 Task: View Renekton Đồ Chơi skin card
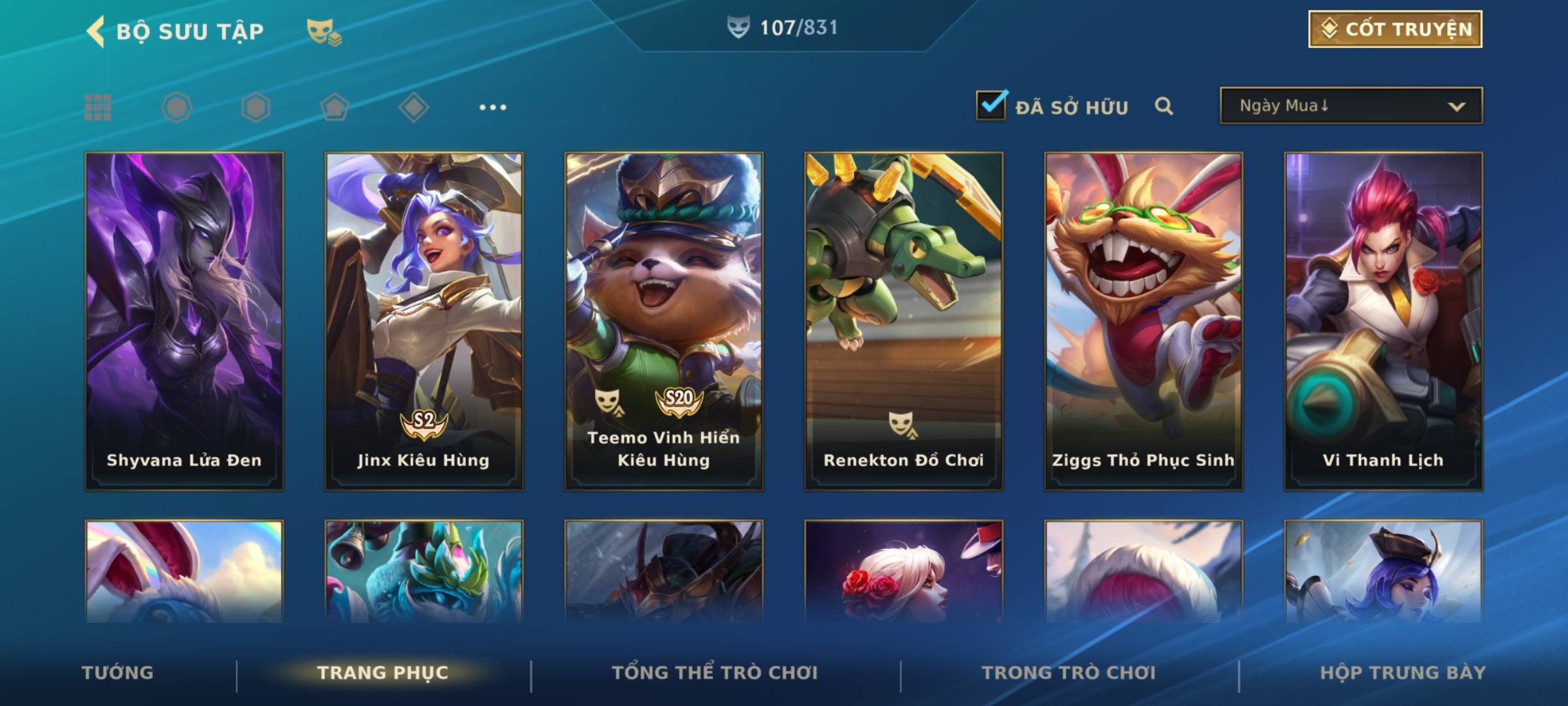[904, 321]
